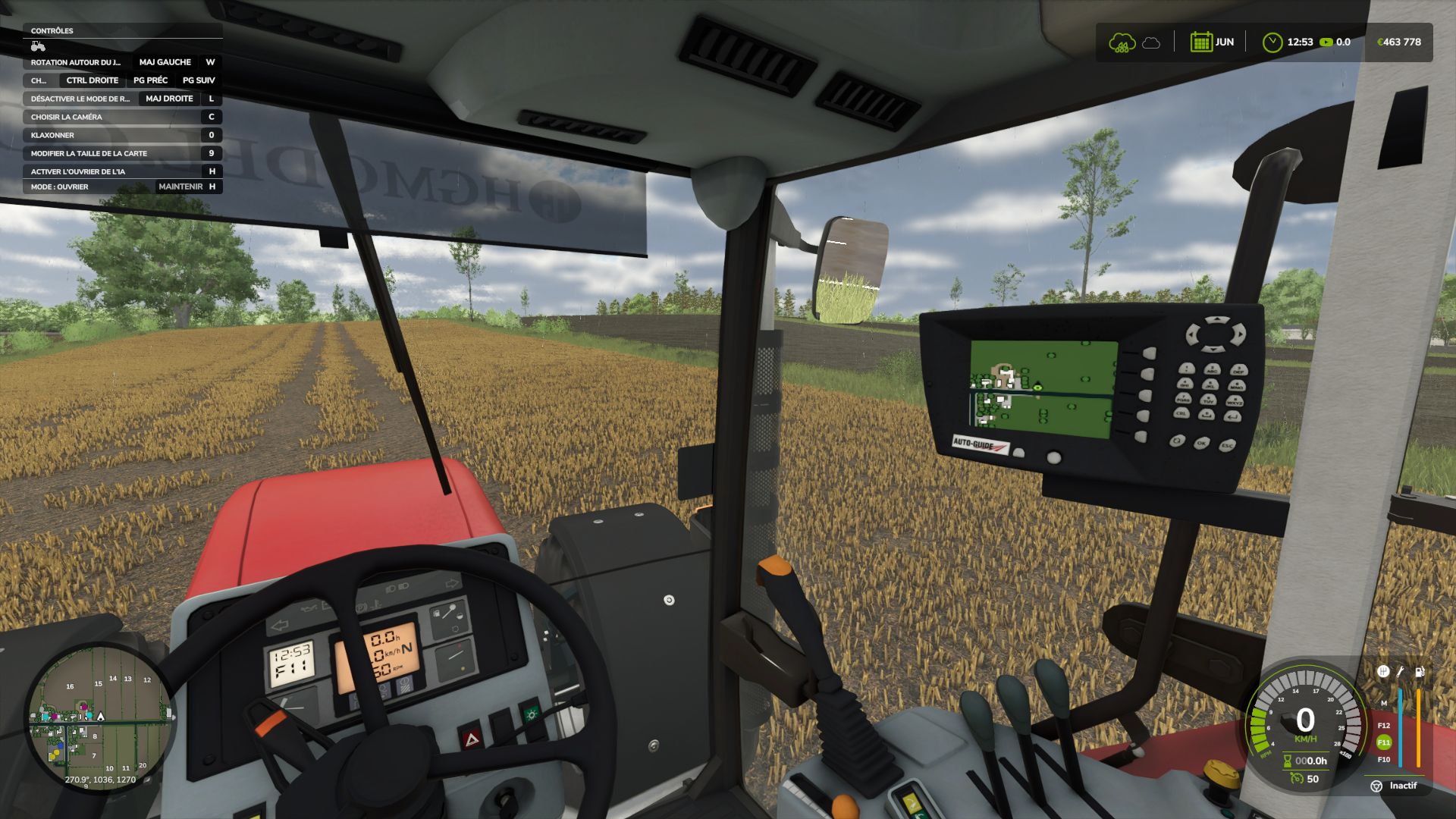Click the rain weather icon in top HUD

(1122, 42)
